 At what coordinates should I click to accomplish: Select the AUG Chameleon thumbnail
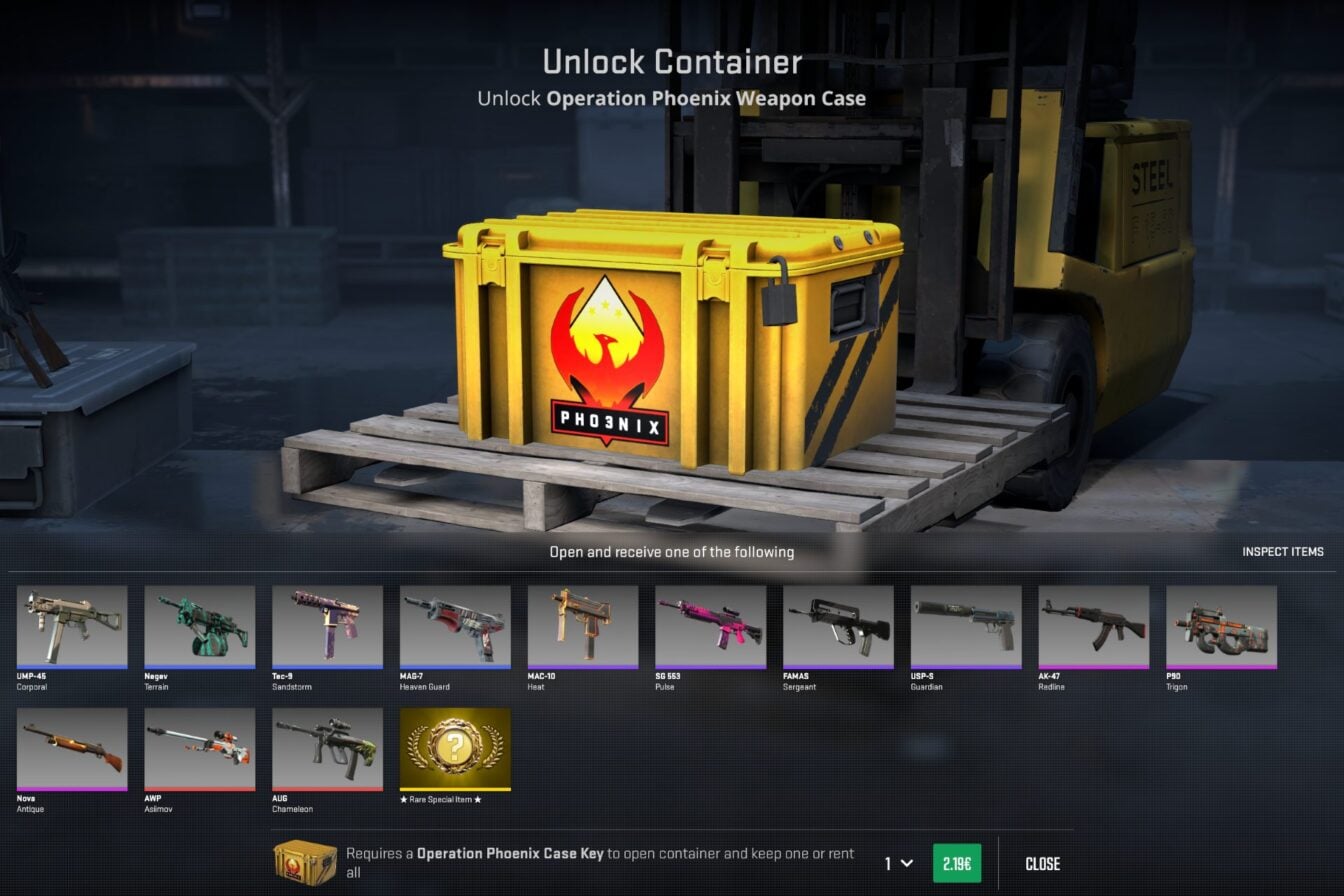point(325,749)
